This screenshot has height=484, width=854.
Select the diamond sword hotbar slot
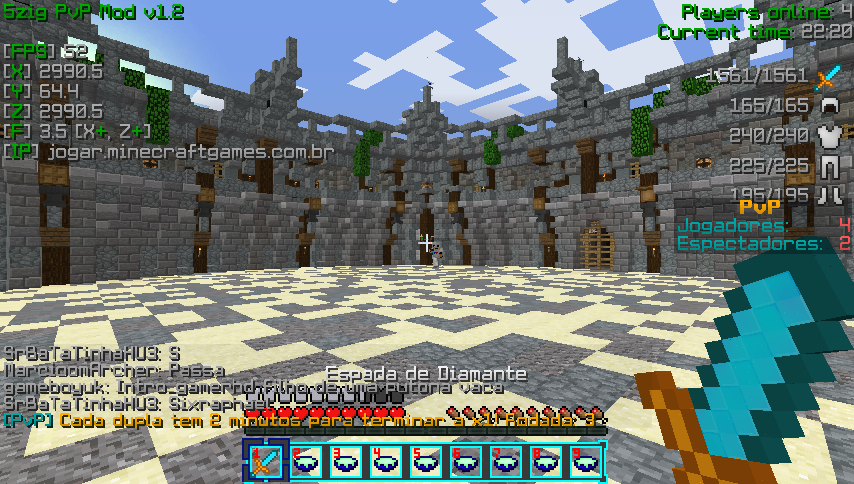[x=267, y=461]
